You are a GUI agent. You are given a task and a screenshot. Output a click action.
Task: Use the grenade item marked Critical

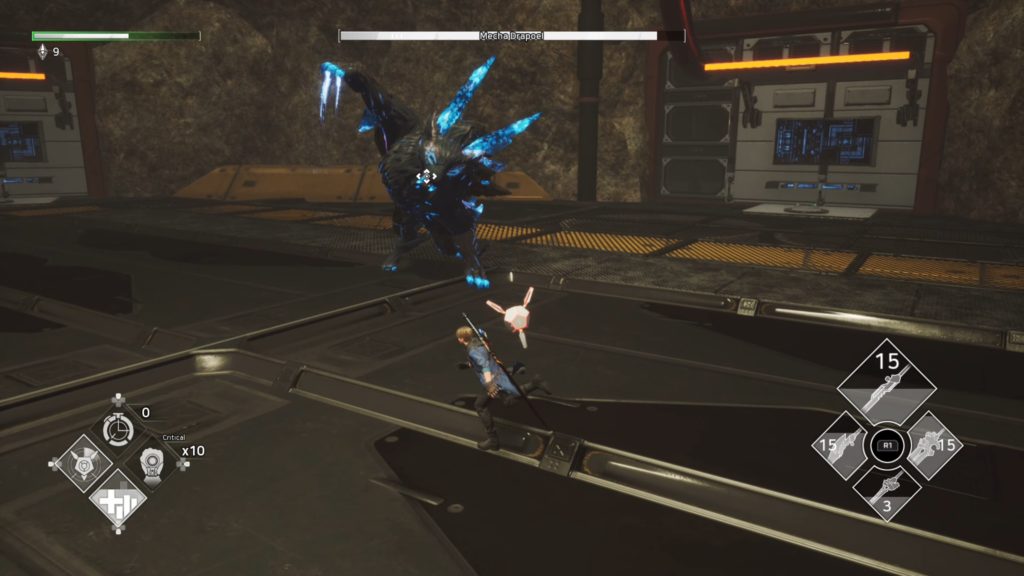[x=152, y=463]
